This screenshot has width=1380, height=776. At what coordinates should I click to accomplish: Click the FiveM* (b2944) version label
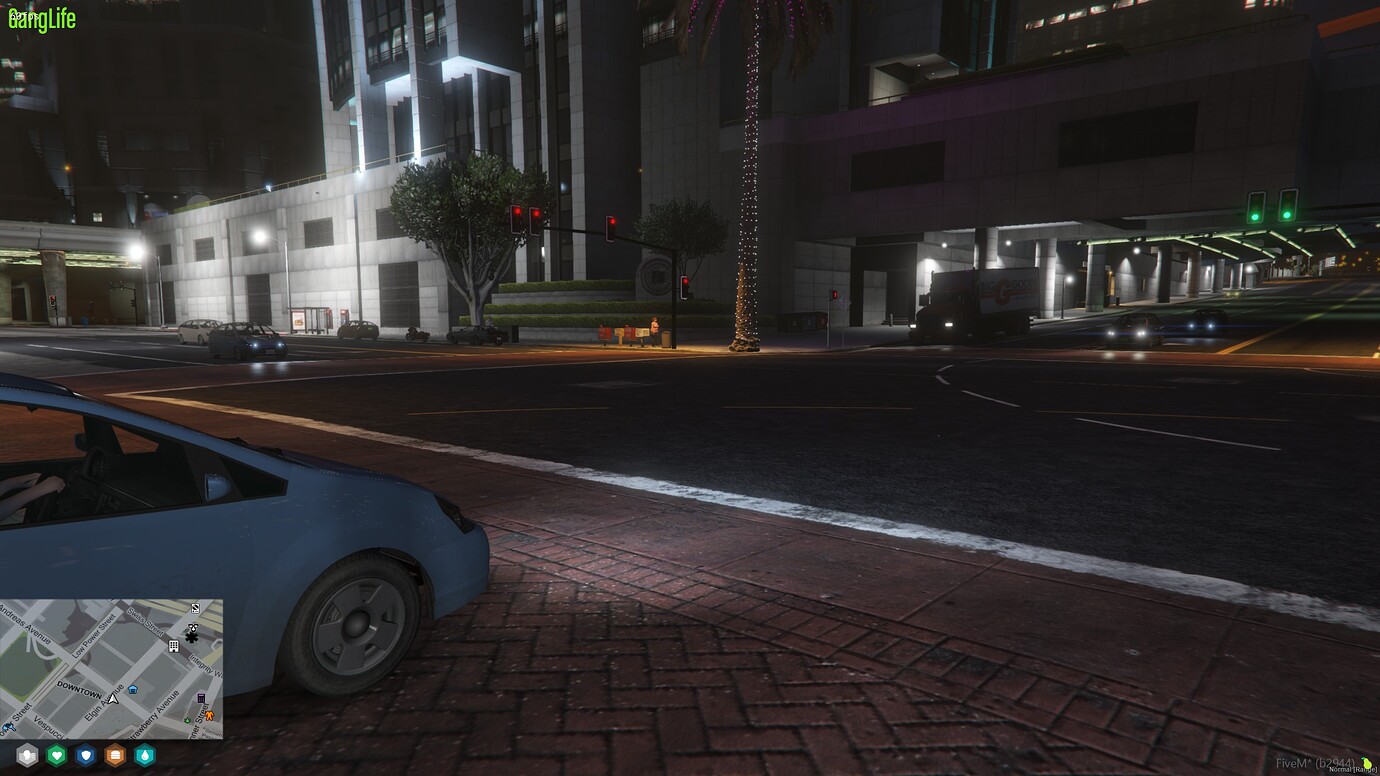[x=1316, y=763]
